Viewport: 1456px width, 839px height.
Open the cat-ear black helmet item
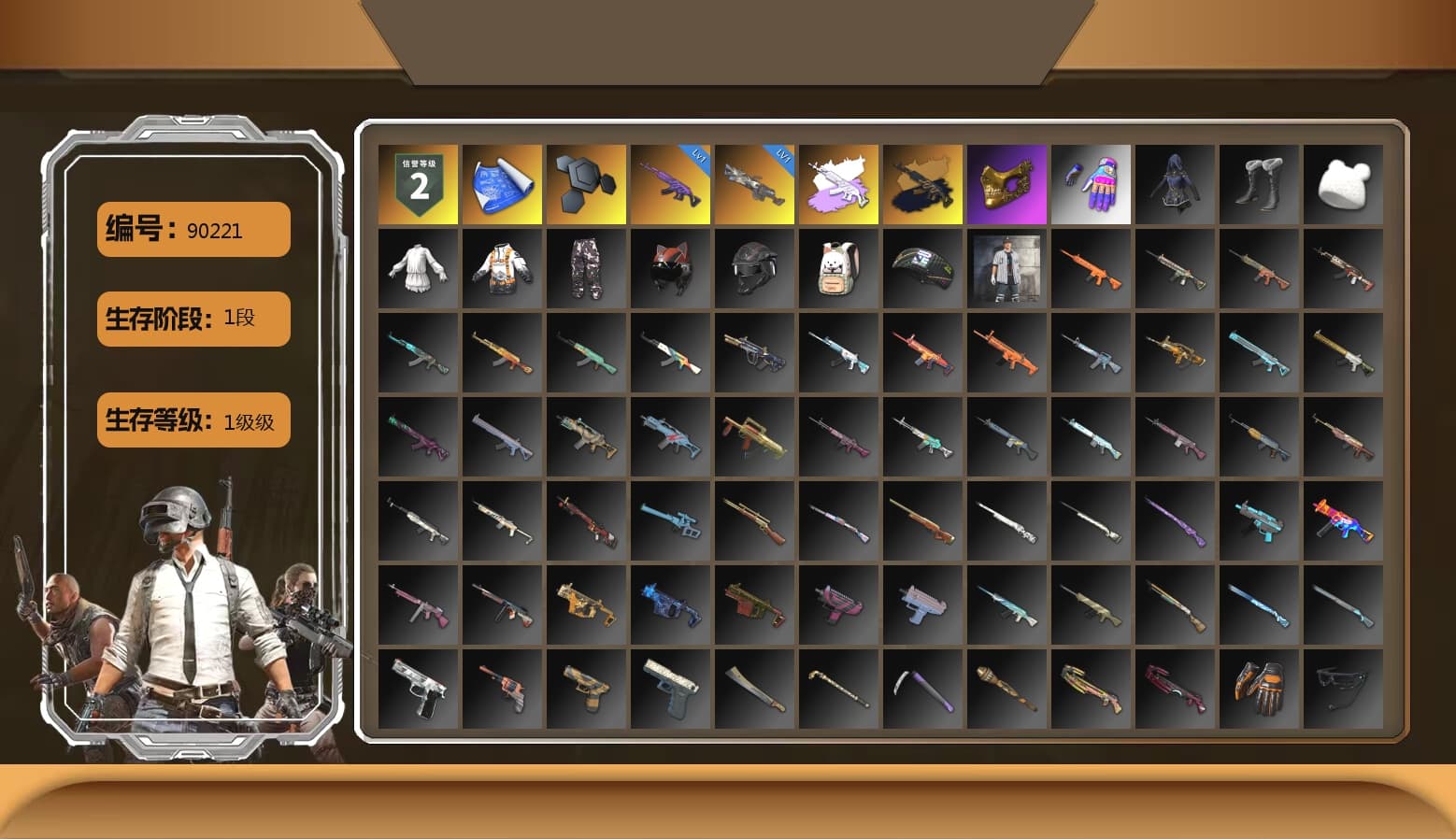(x=669, y=269)
